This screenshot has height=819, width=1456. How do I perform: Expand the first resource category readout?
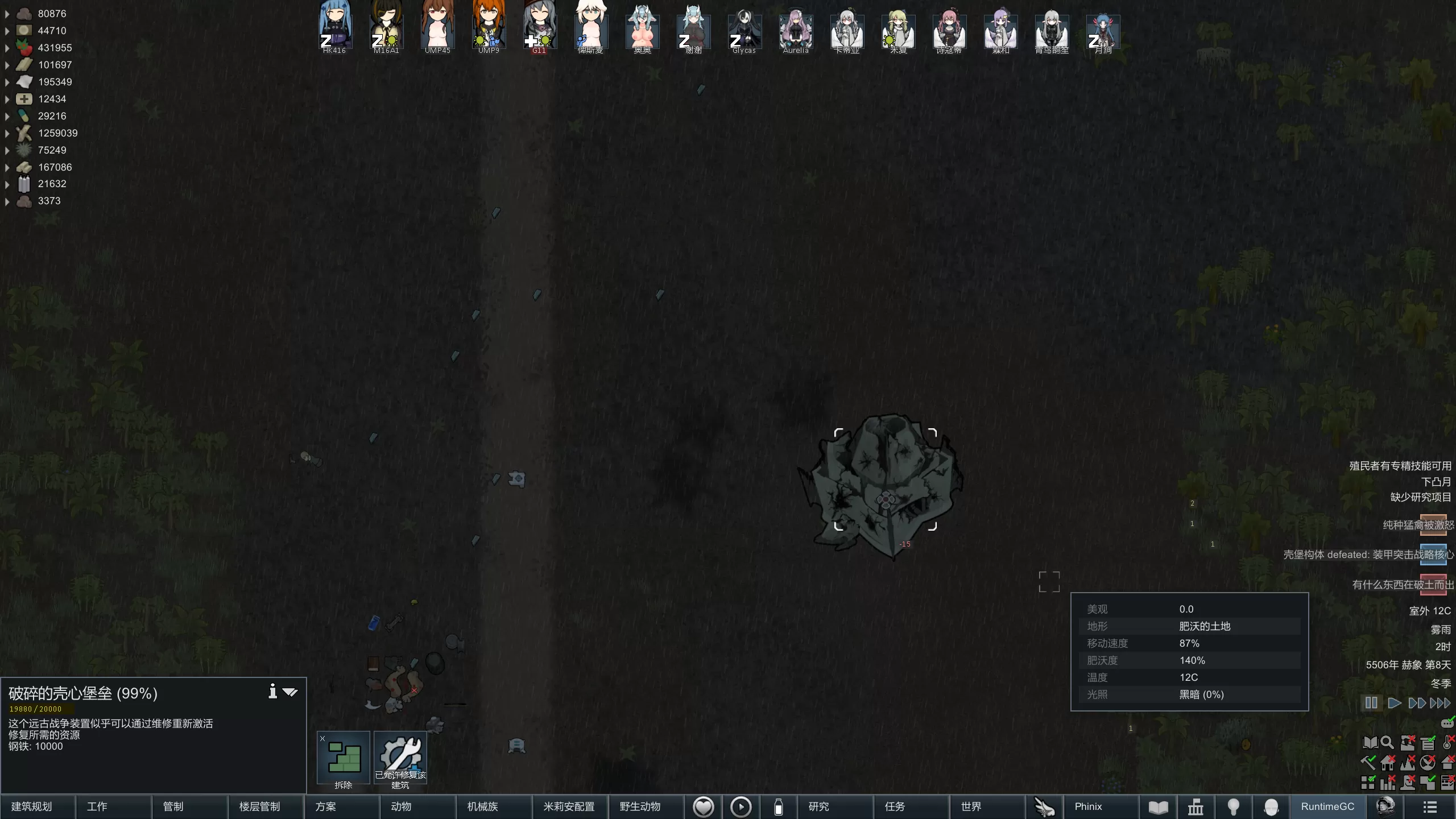(x=7, y=14)
